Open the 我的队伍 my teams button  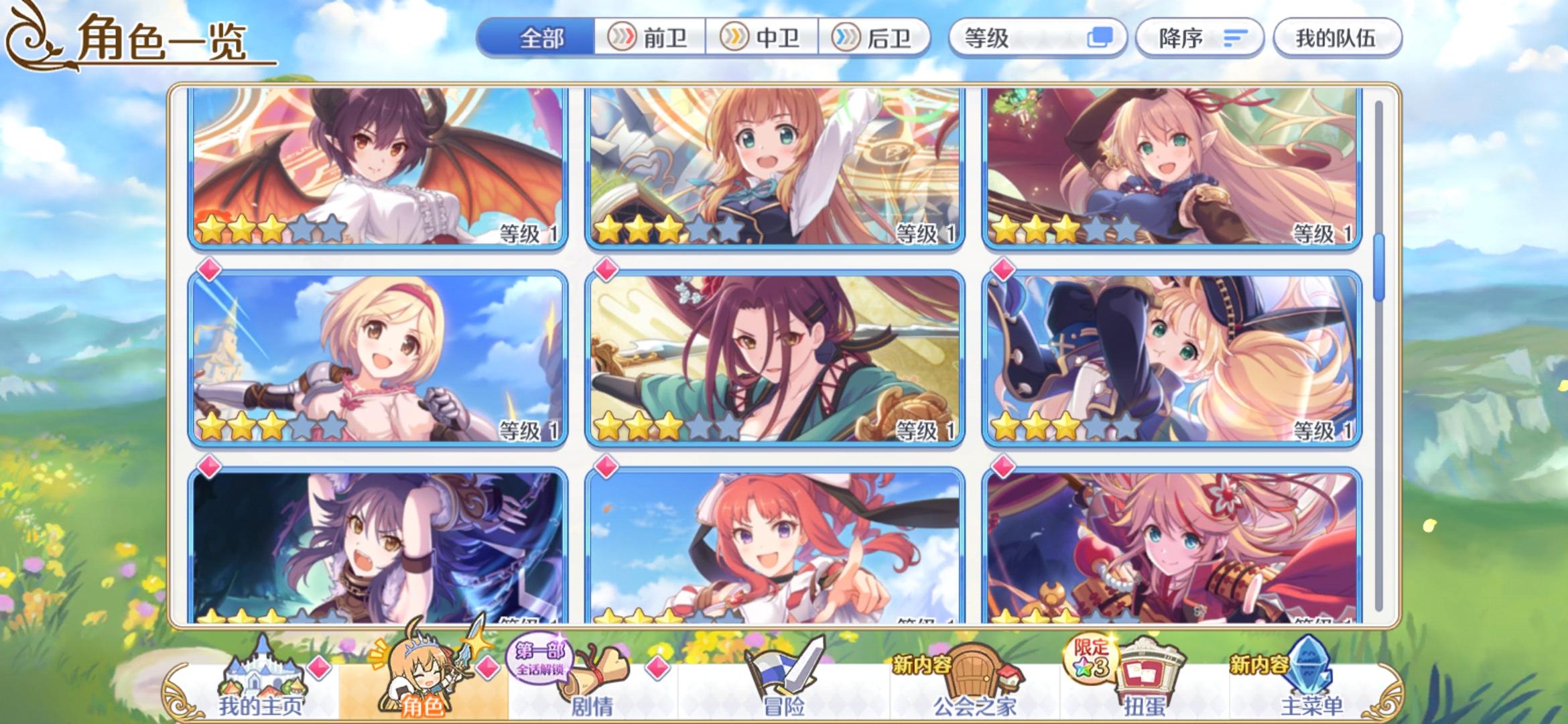tap(1336, 38)
